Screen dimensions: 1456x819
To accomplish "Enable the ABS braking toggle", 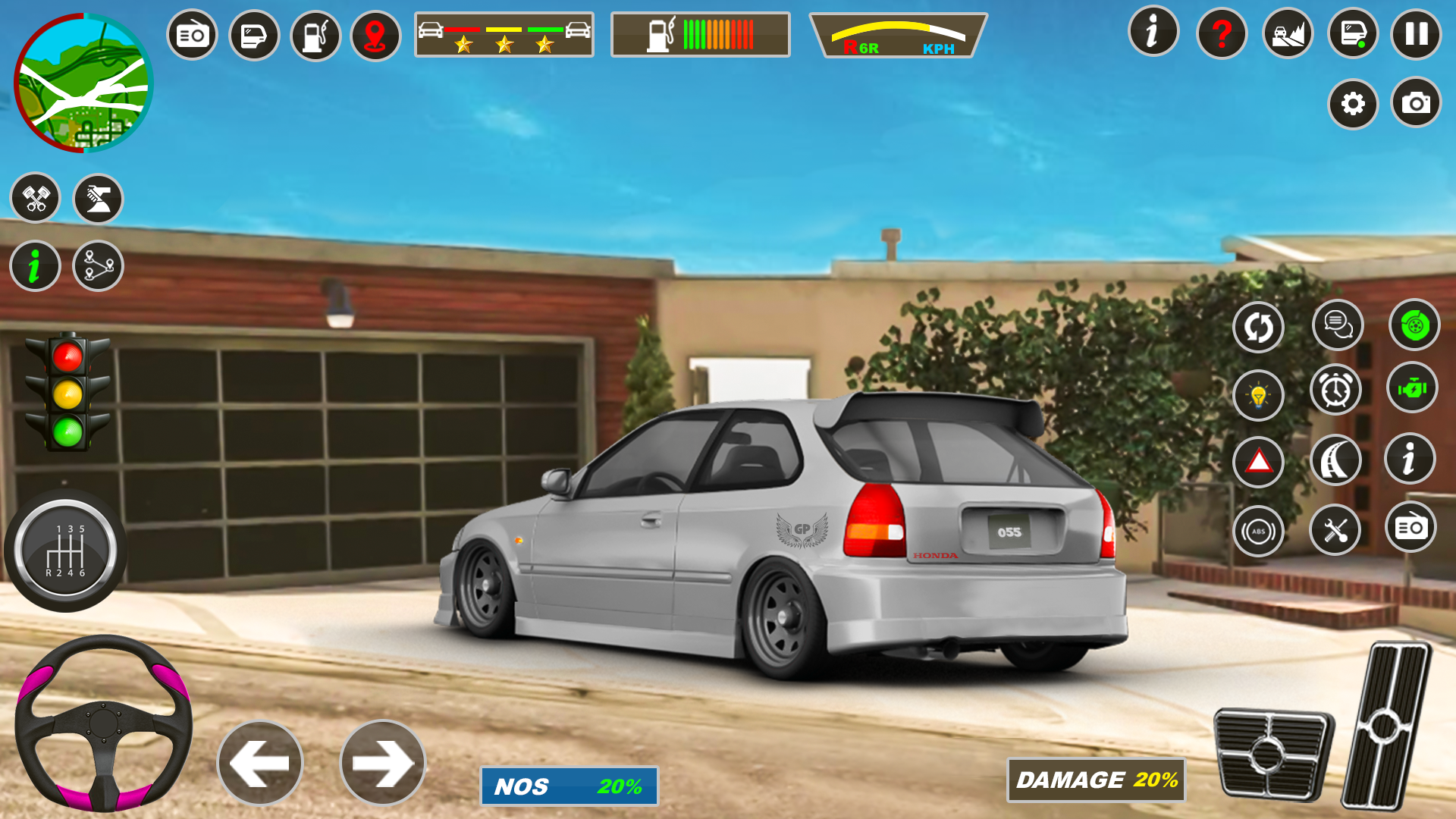I will (x=1257, y=530).
